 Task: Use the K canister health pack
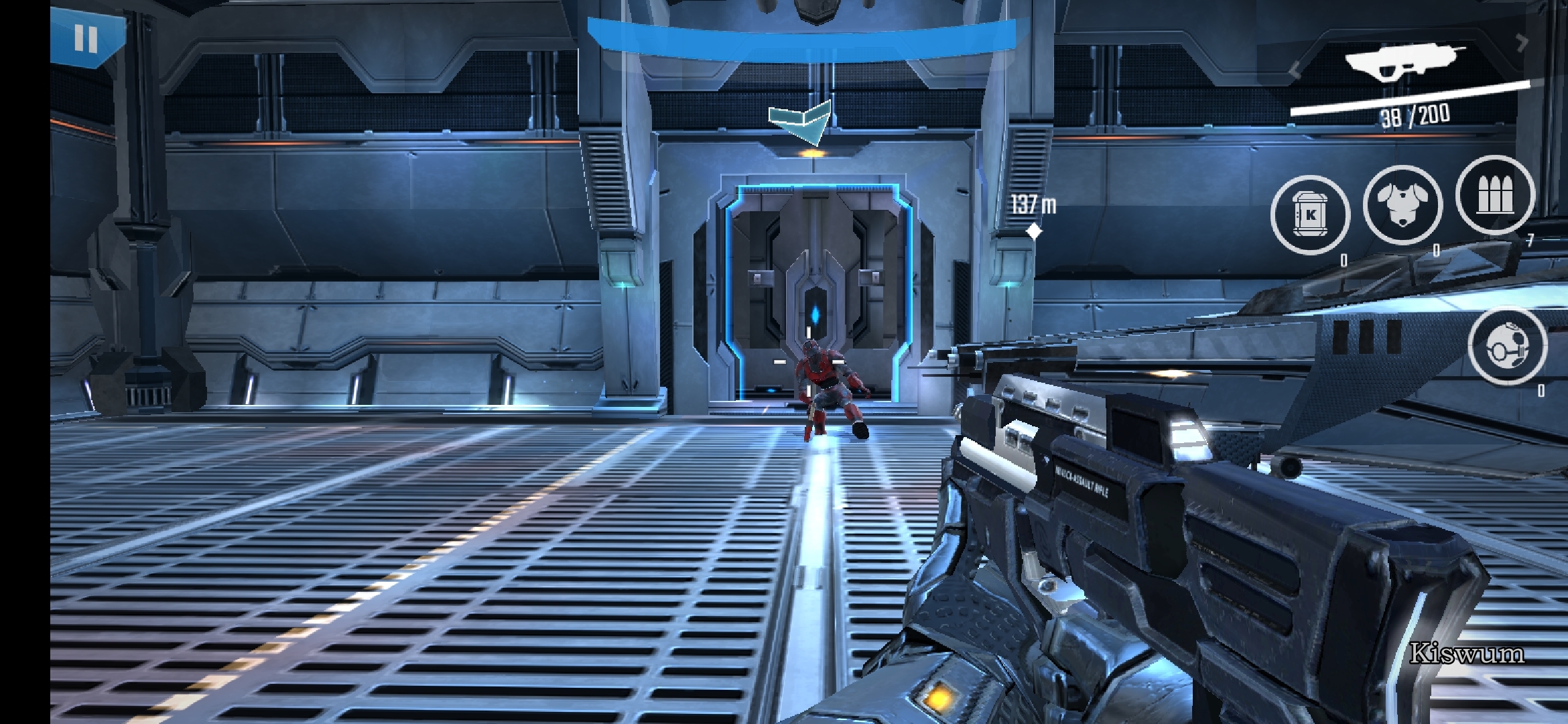(x=1310, y=215)
